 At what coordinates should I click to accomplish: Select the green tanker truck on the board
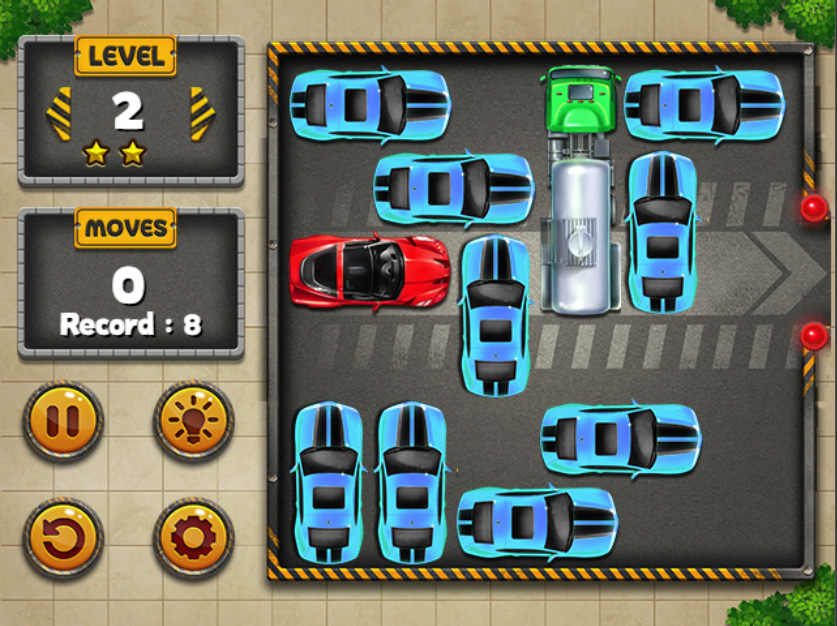point(580,190)
